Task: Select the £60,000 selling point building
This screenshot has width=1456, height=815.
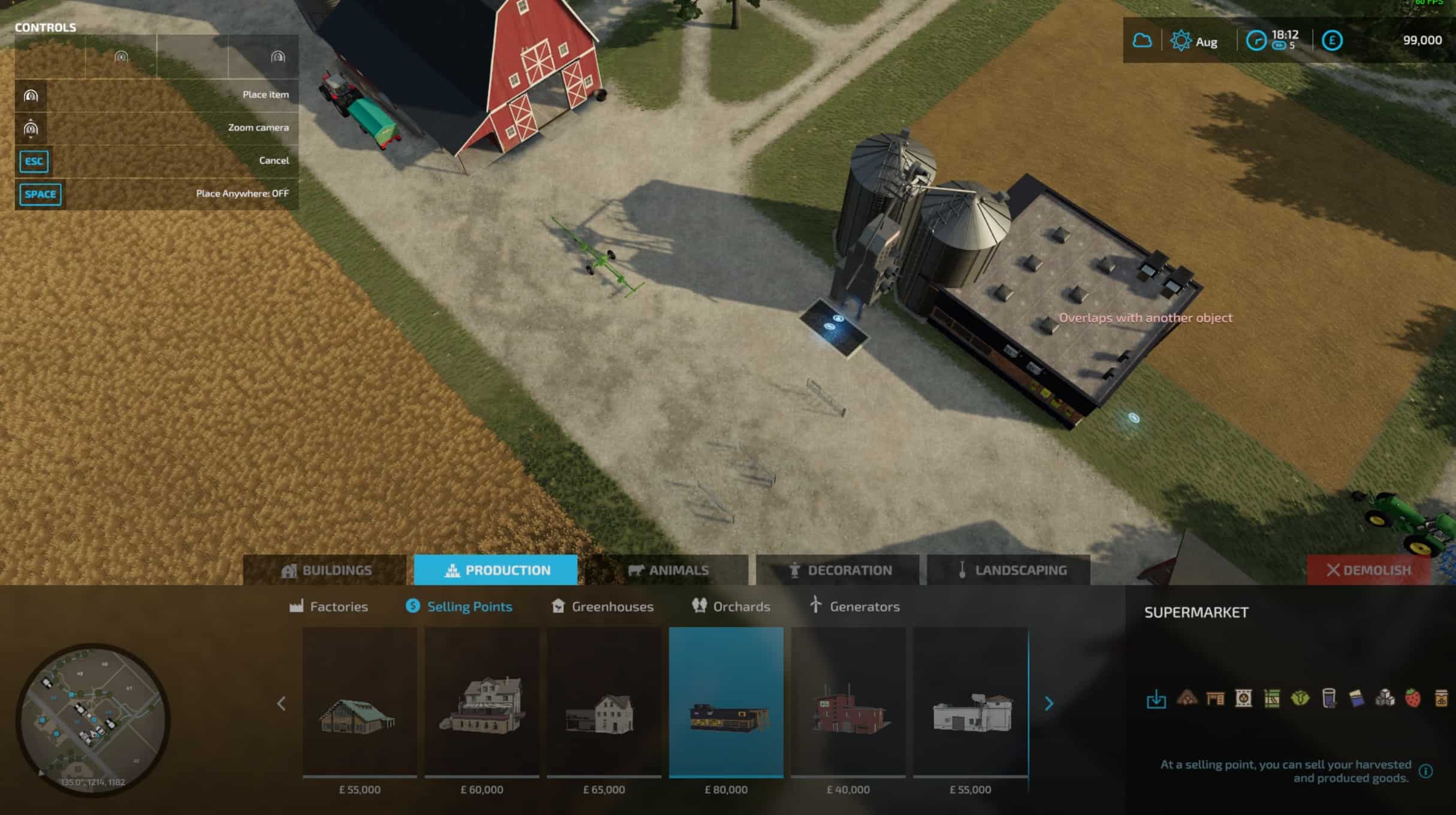Action: 482,702
